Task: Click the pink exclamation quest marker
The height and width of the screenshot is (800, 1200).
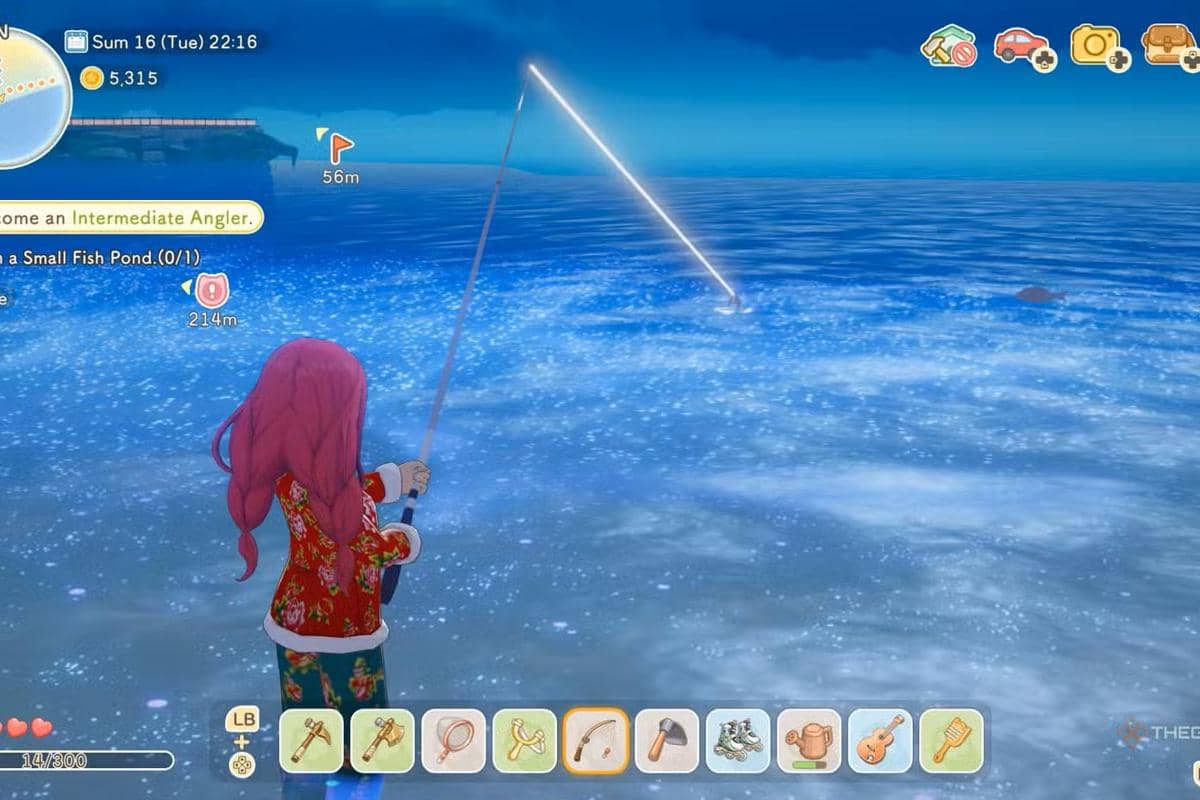Action: tap(211, 291)
